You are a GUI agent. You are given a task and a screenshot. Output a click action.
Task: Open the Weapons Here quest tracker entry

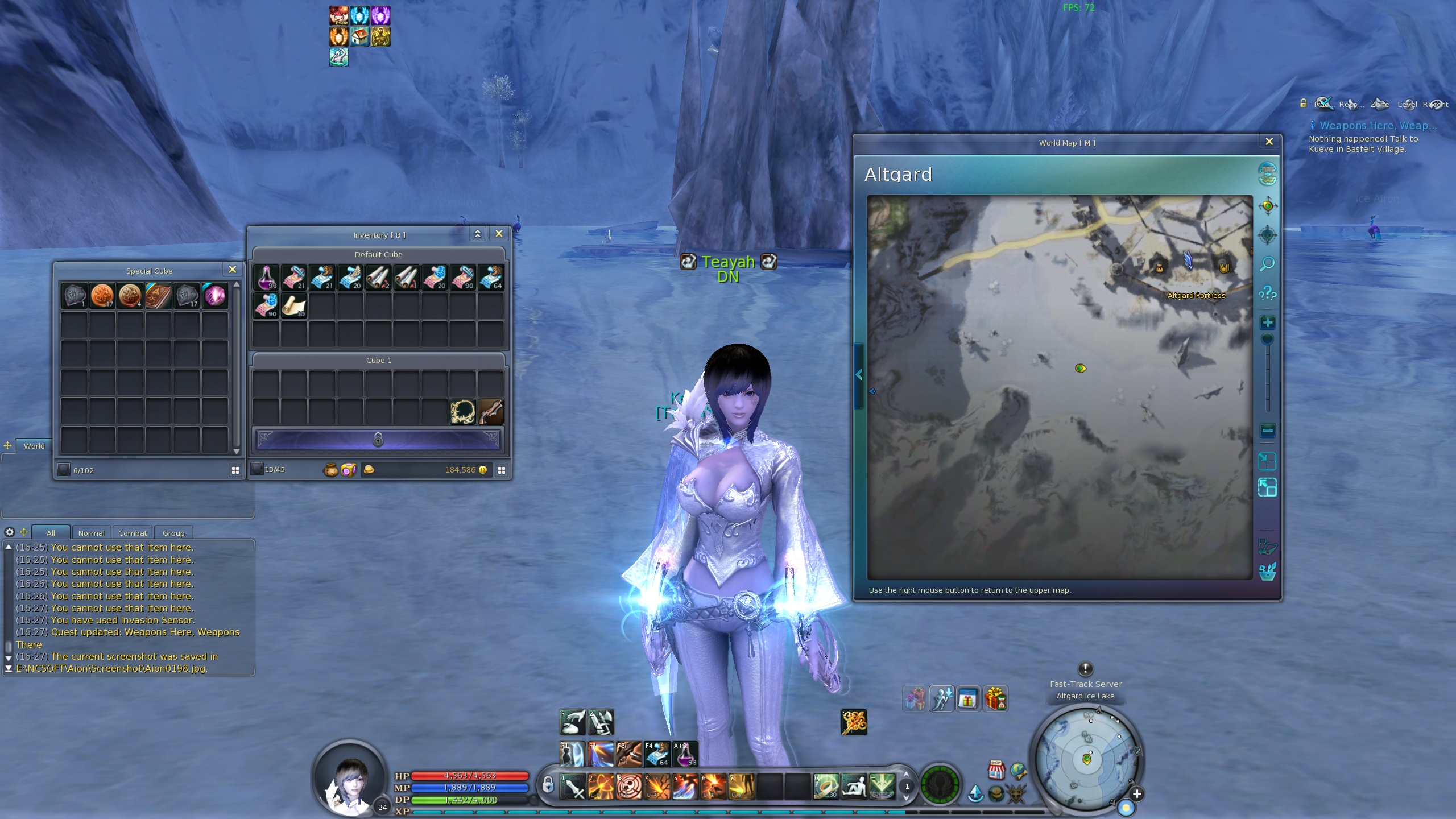pos(1374,126)
